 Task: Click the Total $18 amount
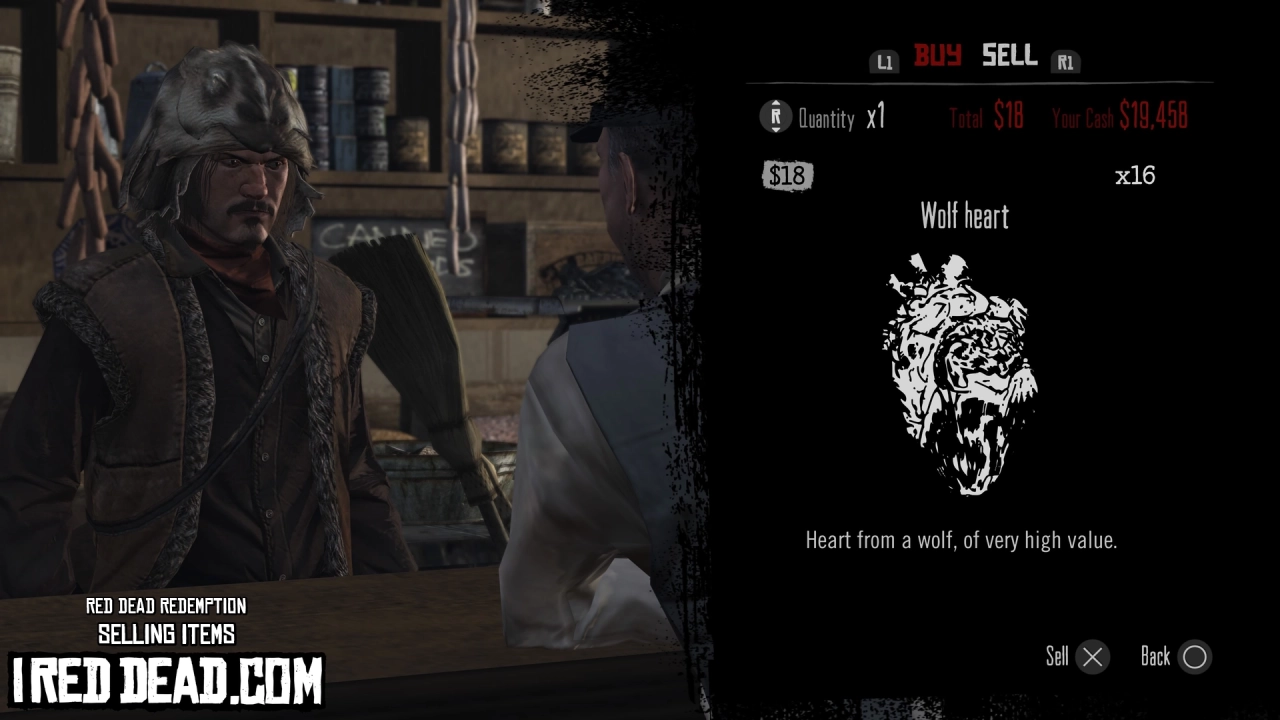click(1007, 117)
